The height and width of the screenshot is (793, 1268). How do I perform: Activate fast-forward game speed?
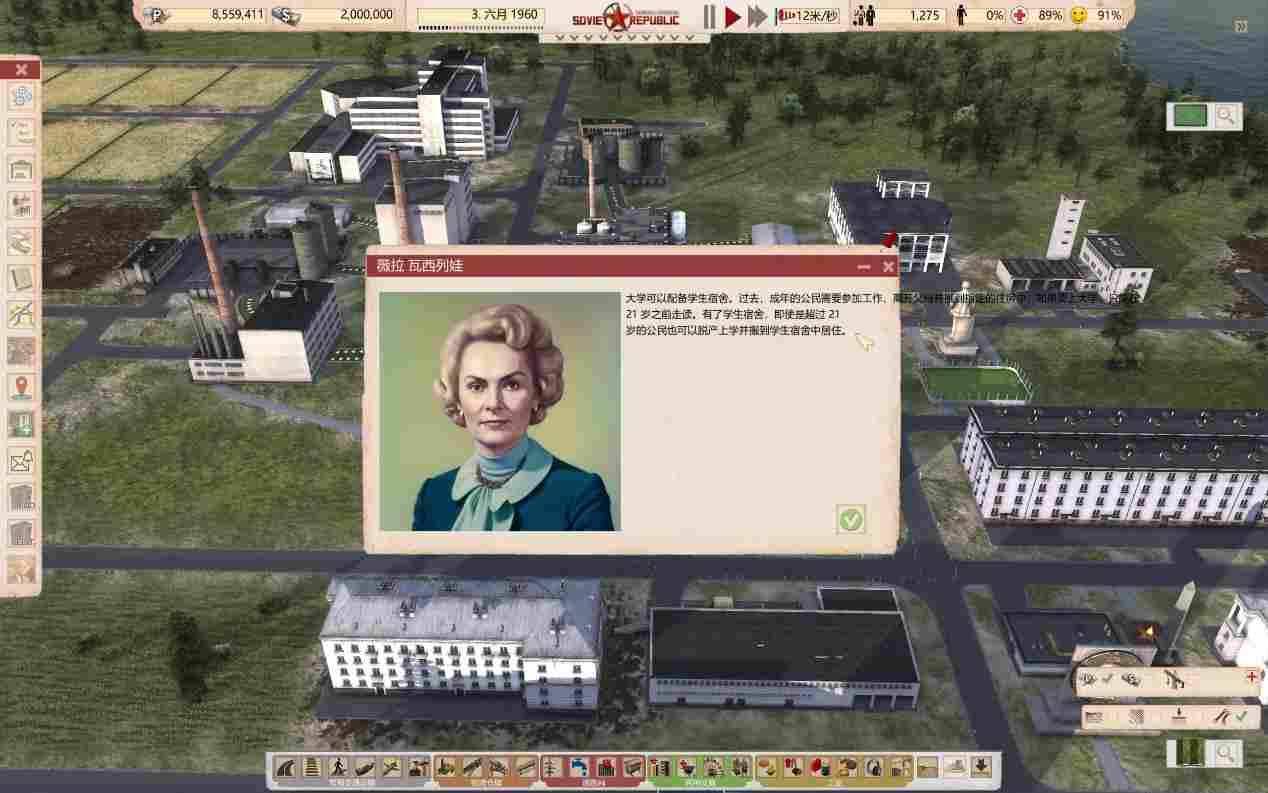tap(758, 16)
